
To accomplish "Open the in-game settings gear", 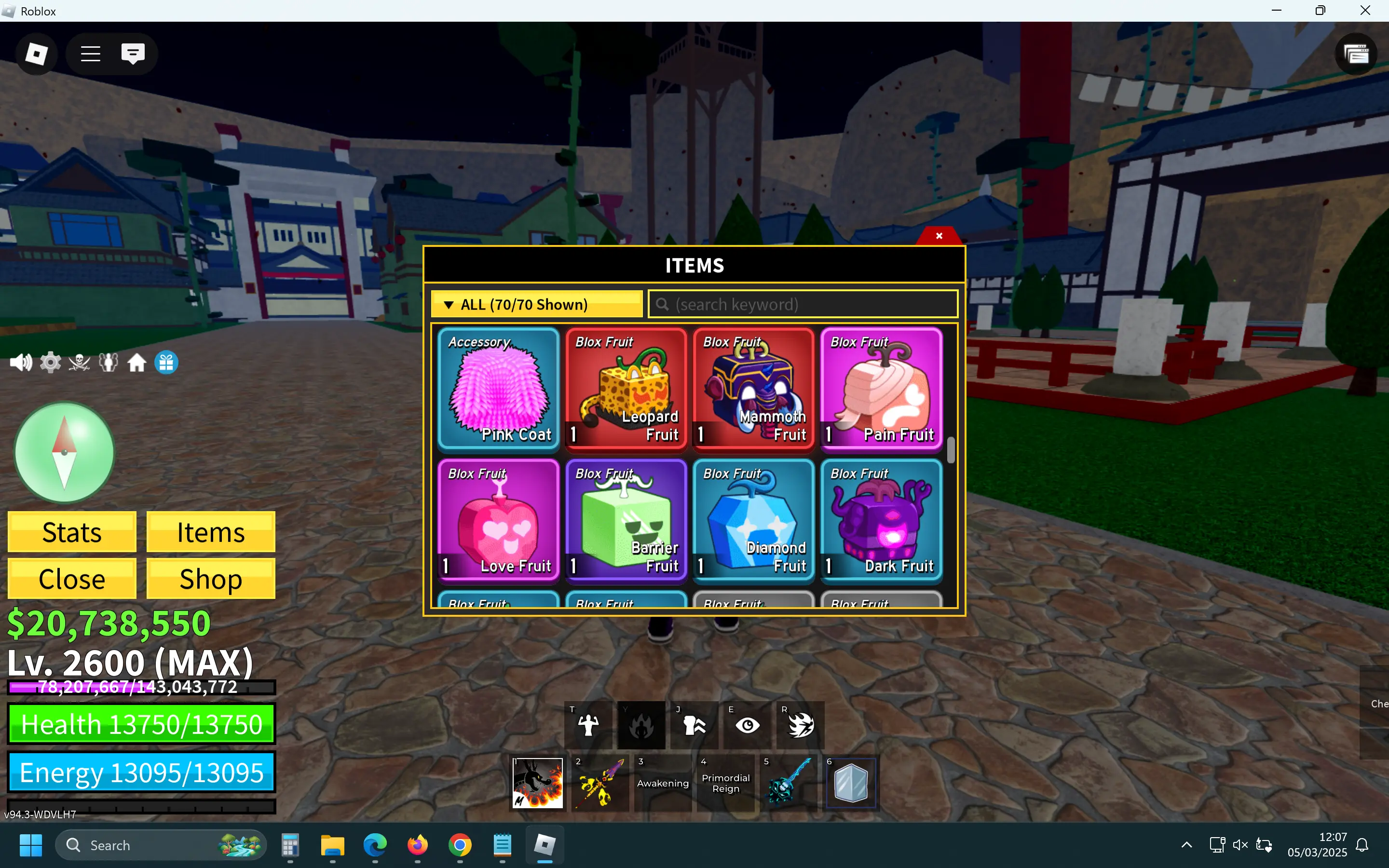I will (50, 362).
